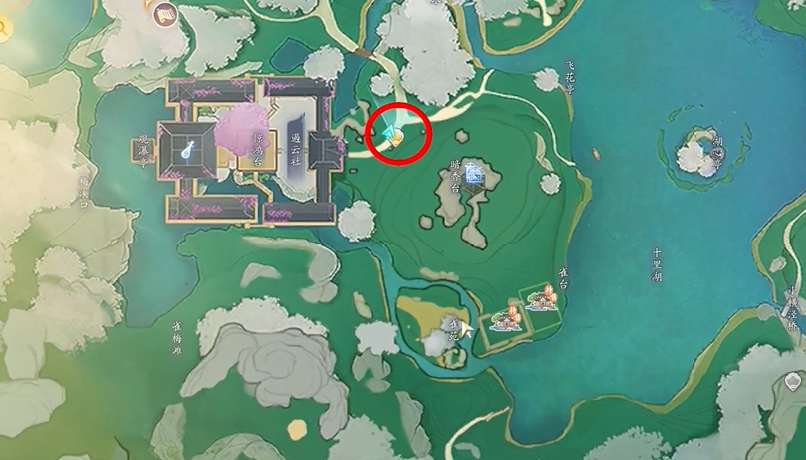
Task: Click the magnifying glass search icon
Action: 3,27
